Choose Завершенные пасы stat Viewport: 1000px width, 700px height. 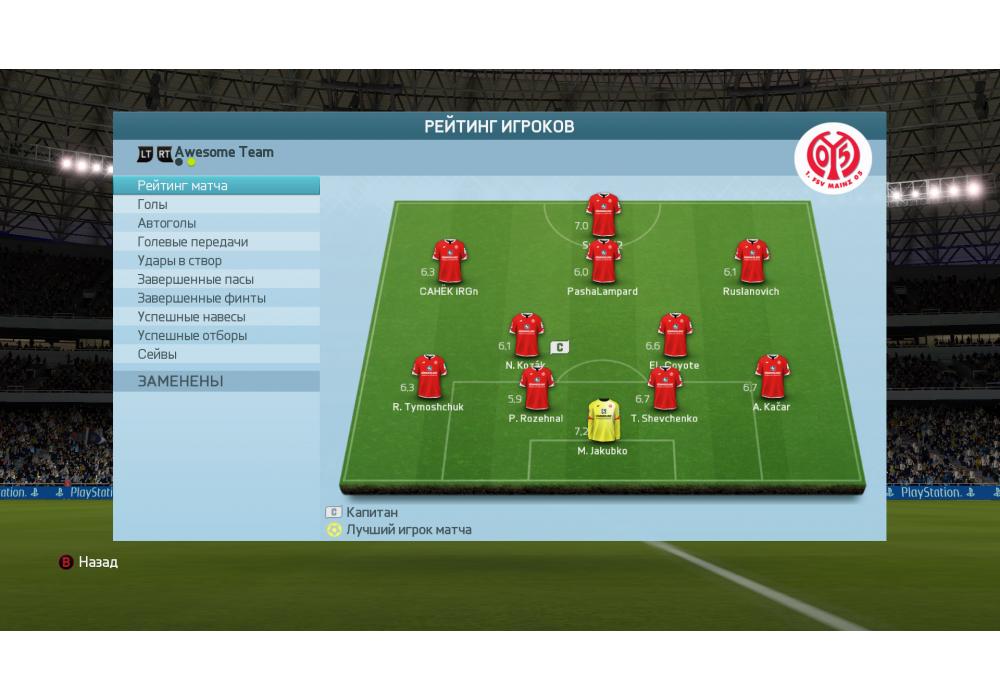click(x=216, y=280)
